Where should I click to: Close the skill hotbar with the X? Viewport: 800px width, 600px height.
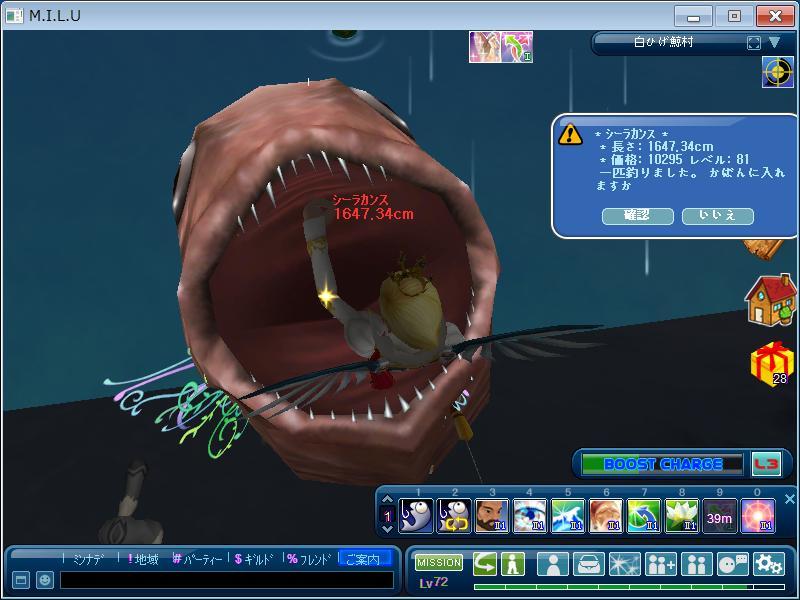pos(789,499)
